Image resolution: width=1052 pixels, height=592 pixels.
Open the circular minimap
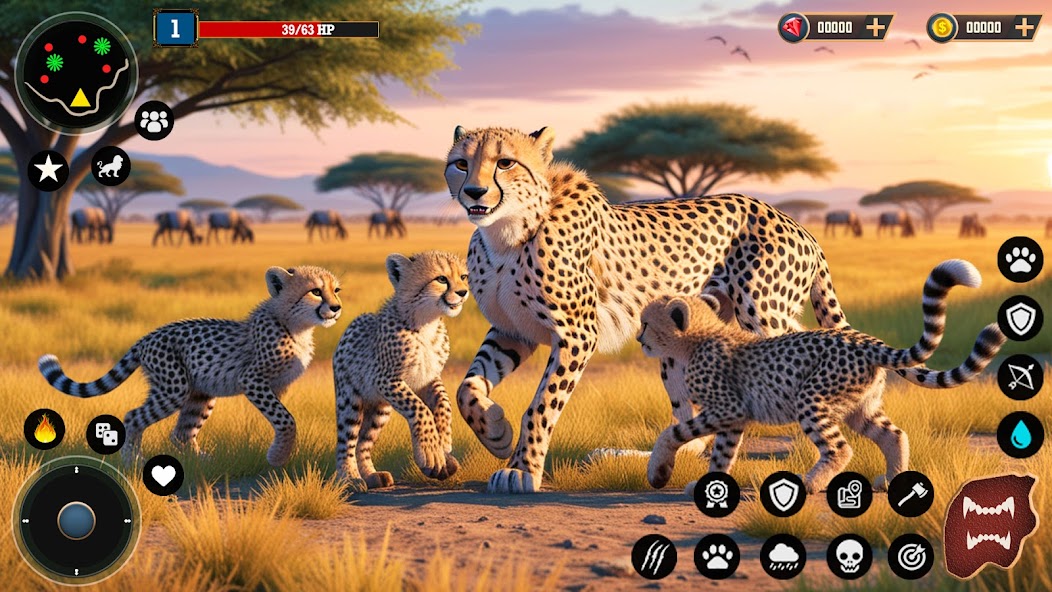pyautogui.click(x=76, y=72)
